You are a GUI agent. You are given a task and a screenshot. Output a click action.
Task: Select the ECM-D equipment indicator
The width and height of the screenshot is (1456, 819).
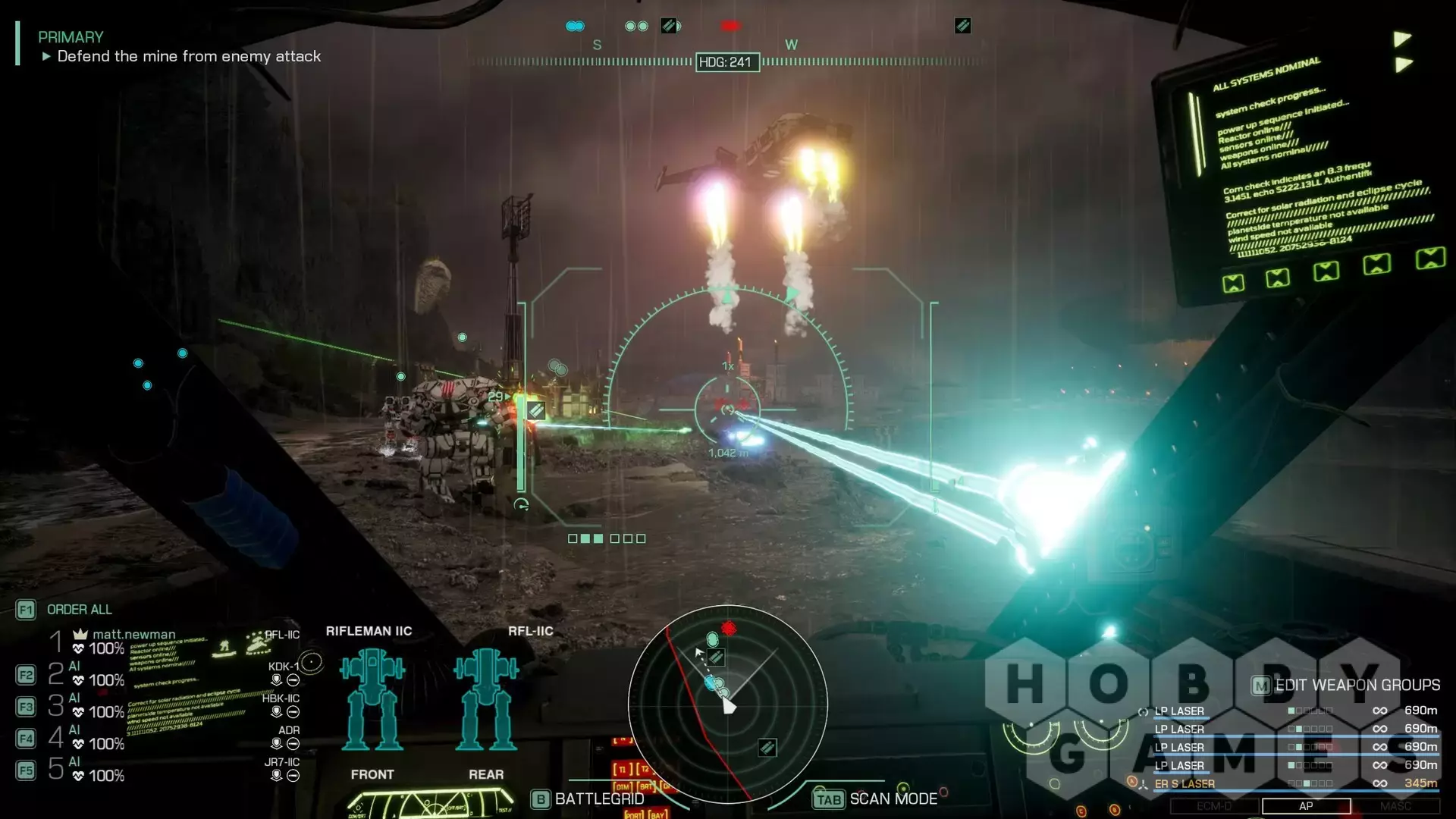coord(1214,806)
